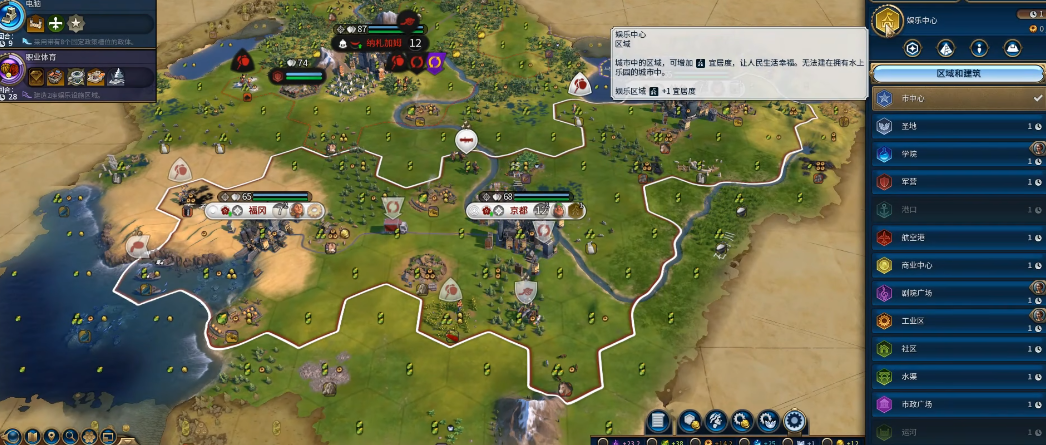The width and height of the screenshot is (1046, 445).
Task: Click the info (i) icon in city panel
Action: point(979,48)
